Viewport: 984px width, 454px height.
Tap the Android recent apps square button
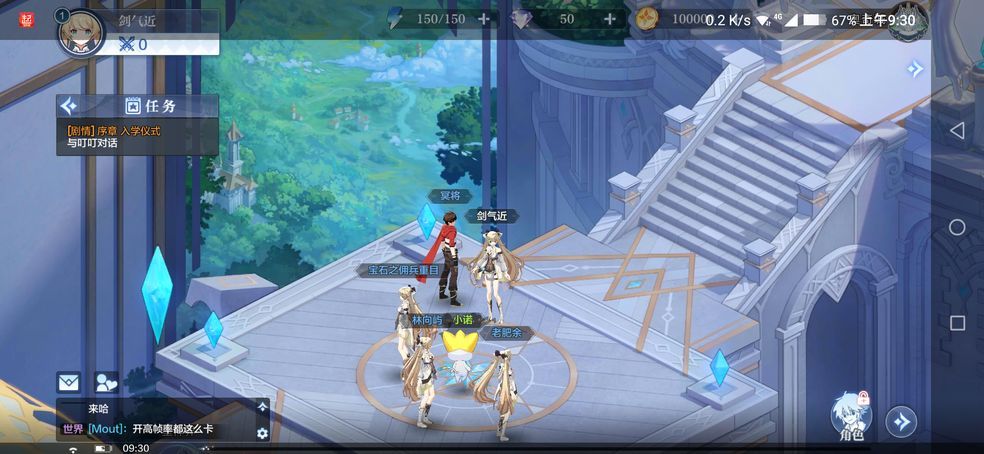pyautogui.click(x=957, y=323)
